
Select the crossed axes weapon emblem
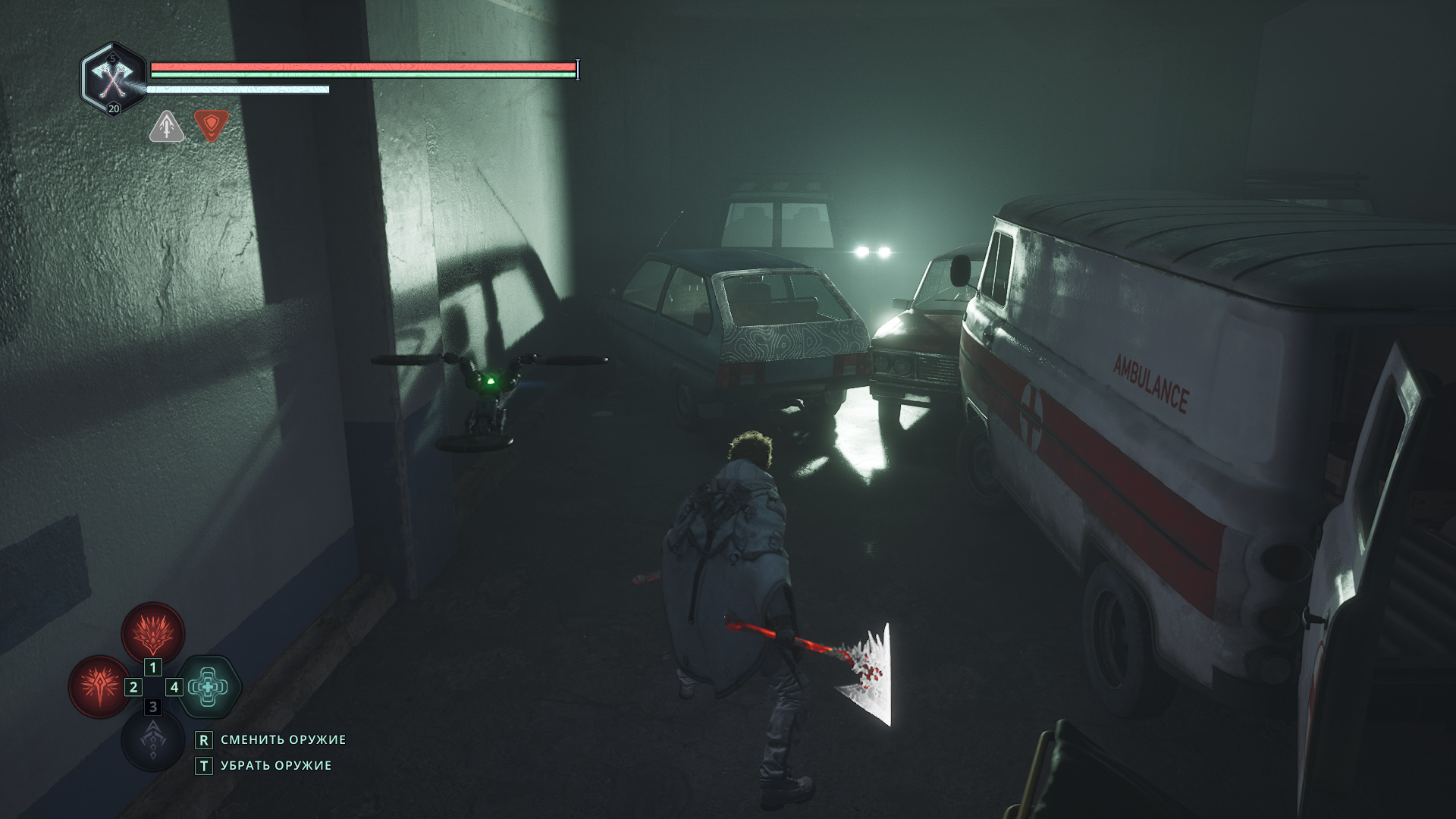tap(114, 77)
